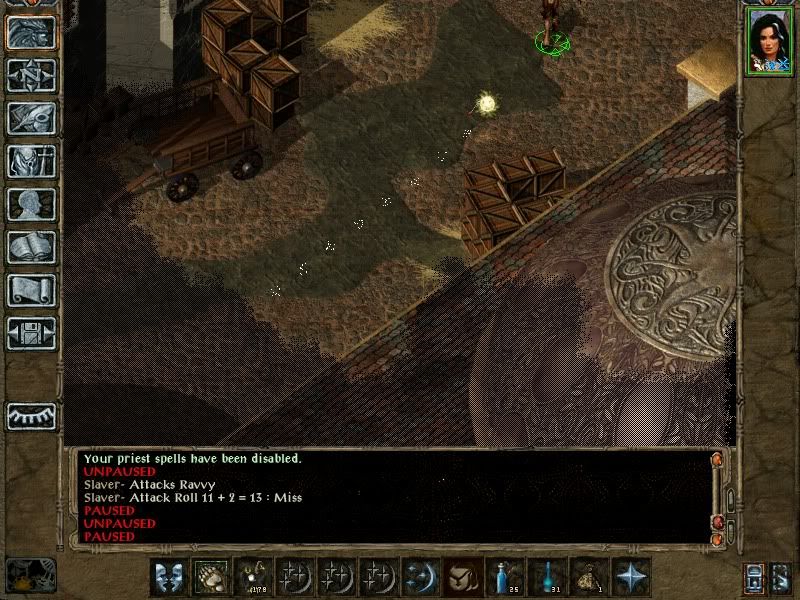Show the character record with the head silhouette
Viewport: 800px width, 600px height.
31,204
